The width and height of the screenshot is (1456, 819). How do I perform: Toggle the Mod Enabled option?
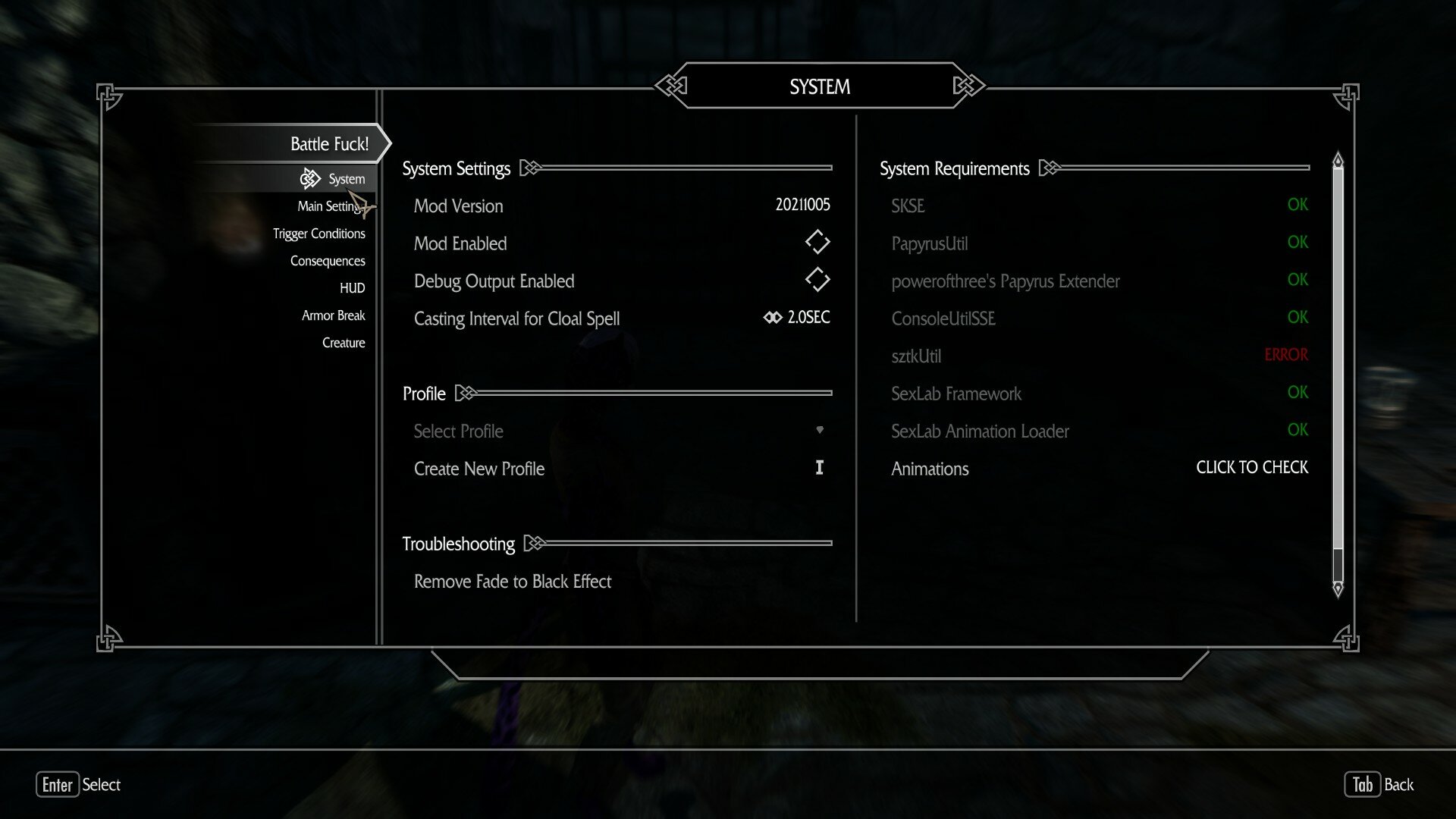pos(817,243)
